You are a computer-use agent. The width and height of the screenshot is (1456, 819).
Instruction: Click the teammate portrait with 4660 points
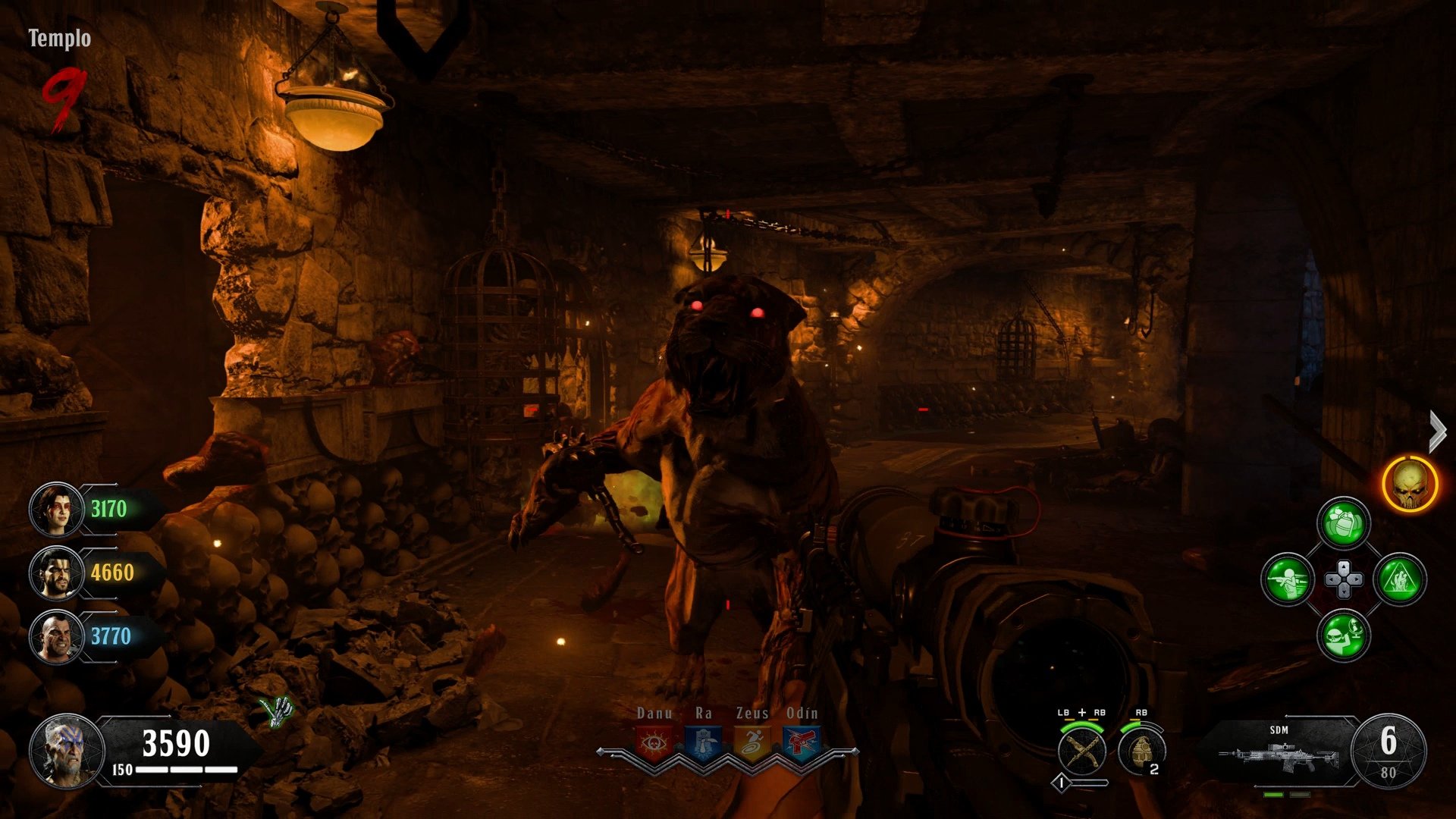[x=56, y=573]
